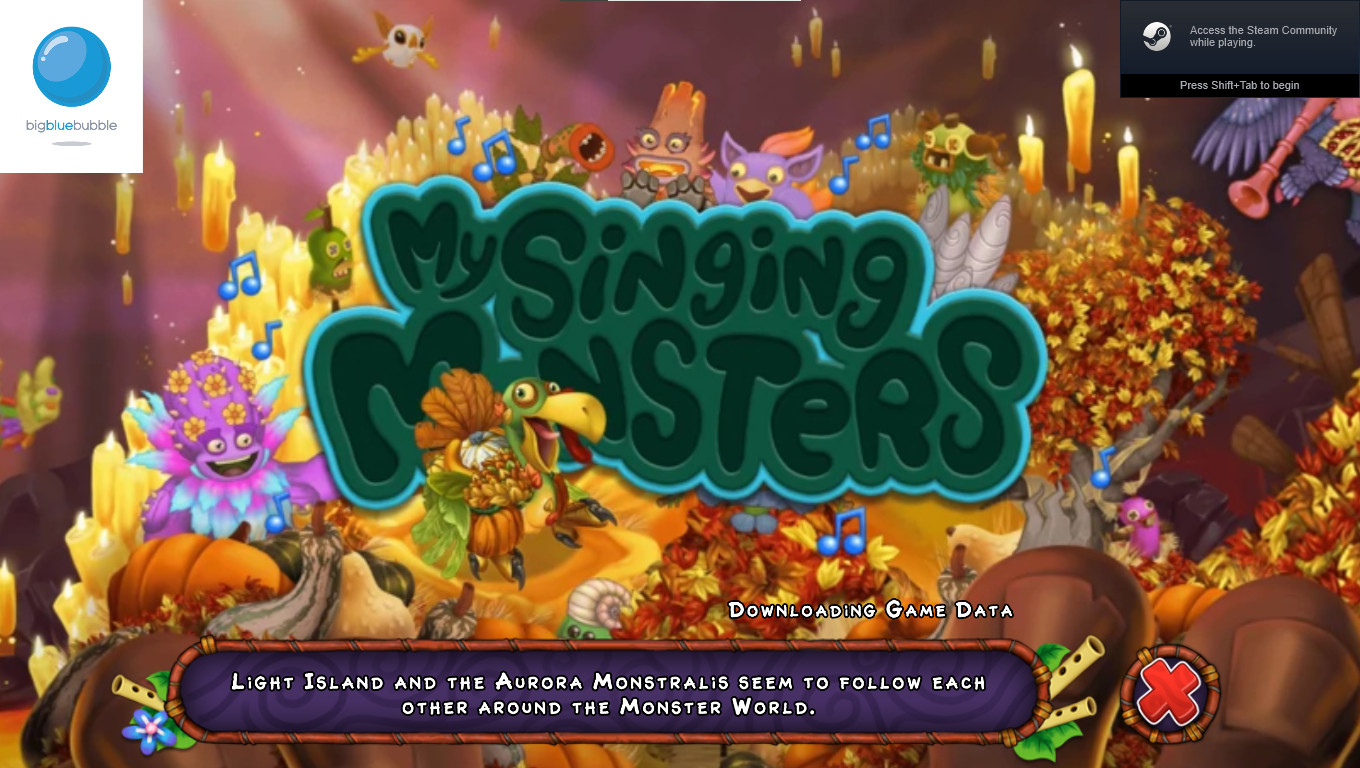Click the Downloading Game Data progress text
The image size is (1360, 768).
click(x=870, y=609)
